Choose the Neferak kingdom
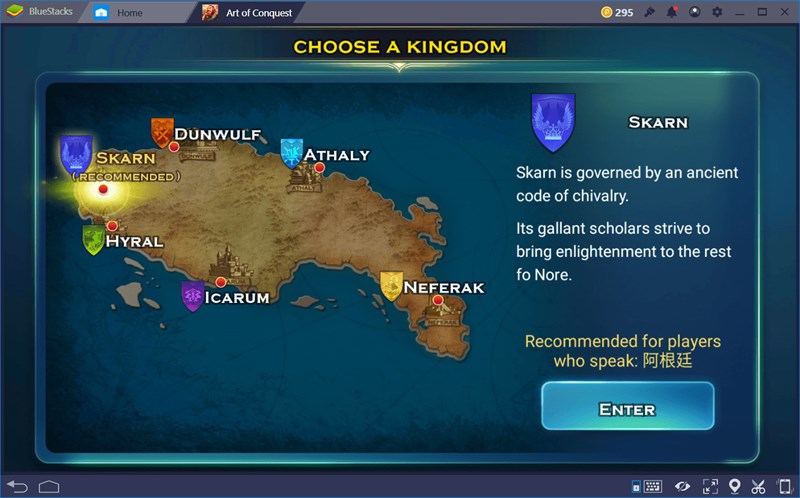 click(x=438, y=299)
